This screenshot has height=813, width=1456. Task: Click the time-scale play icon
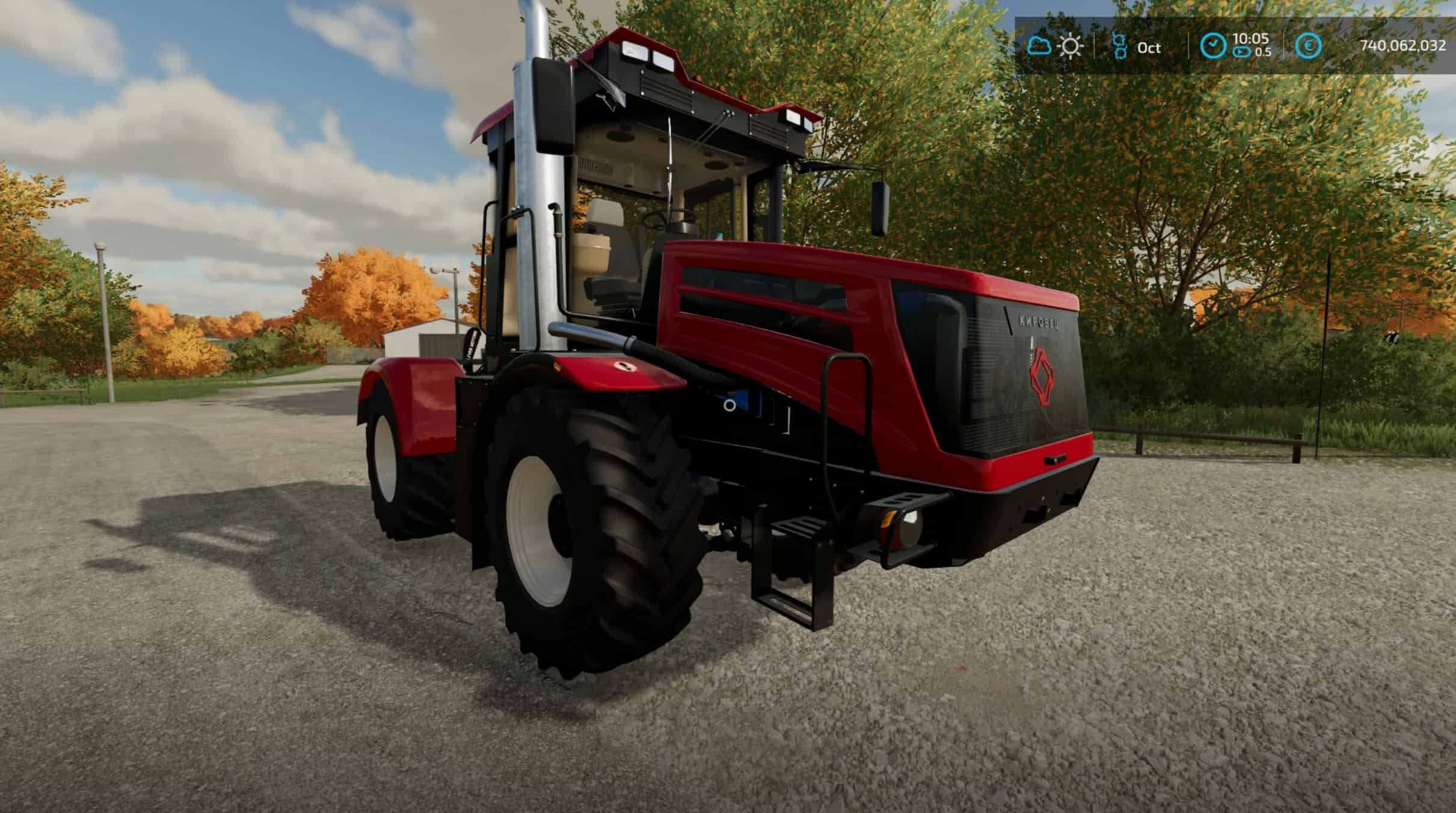click(x=1241, y=53)
